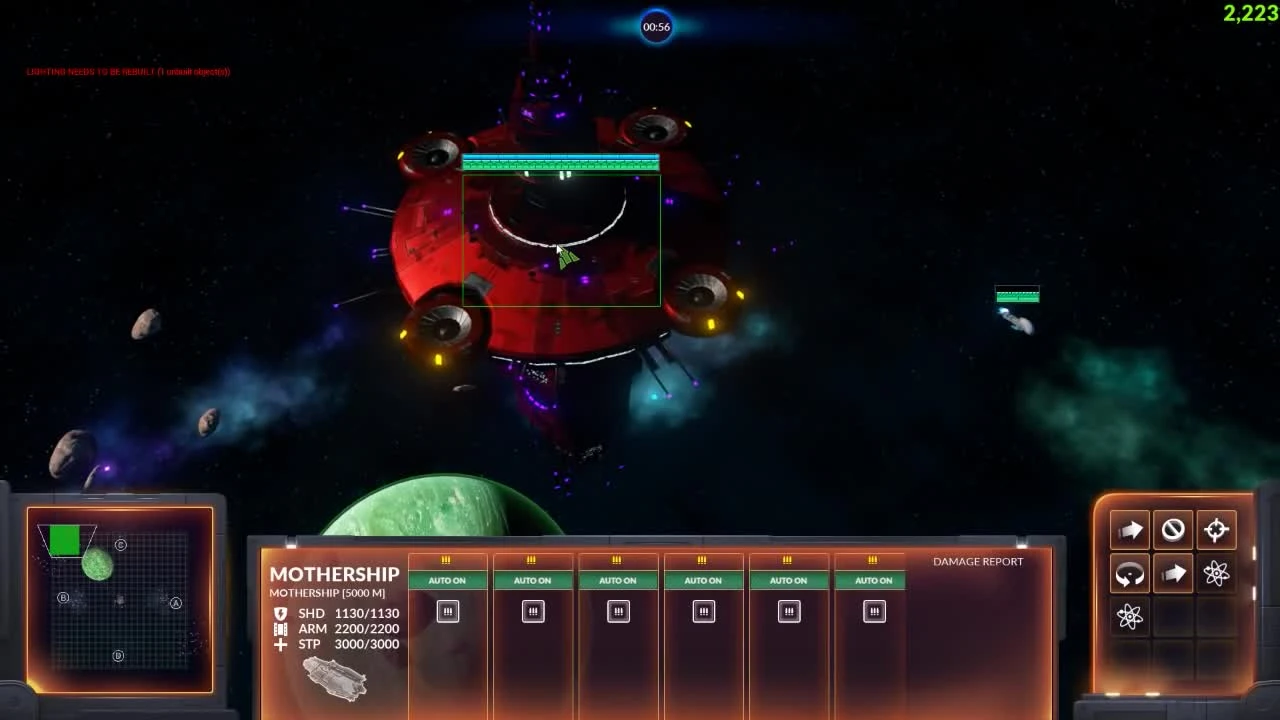
Task: Toggle AUTO ON for the last weapon slot
Action: (873, 580)
